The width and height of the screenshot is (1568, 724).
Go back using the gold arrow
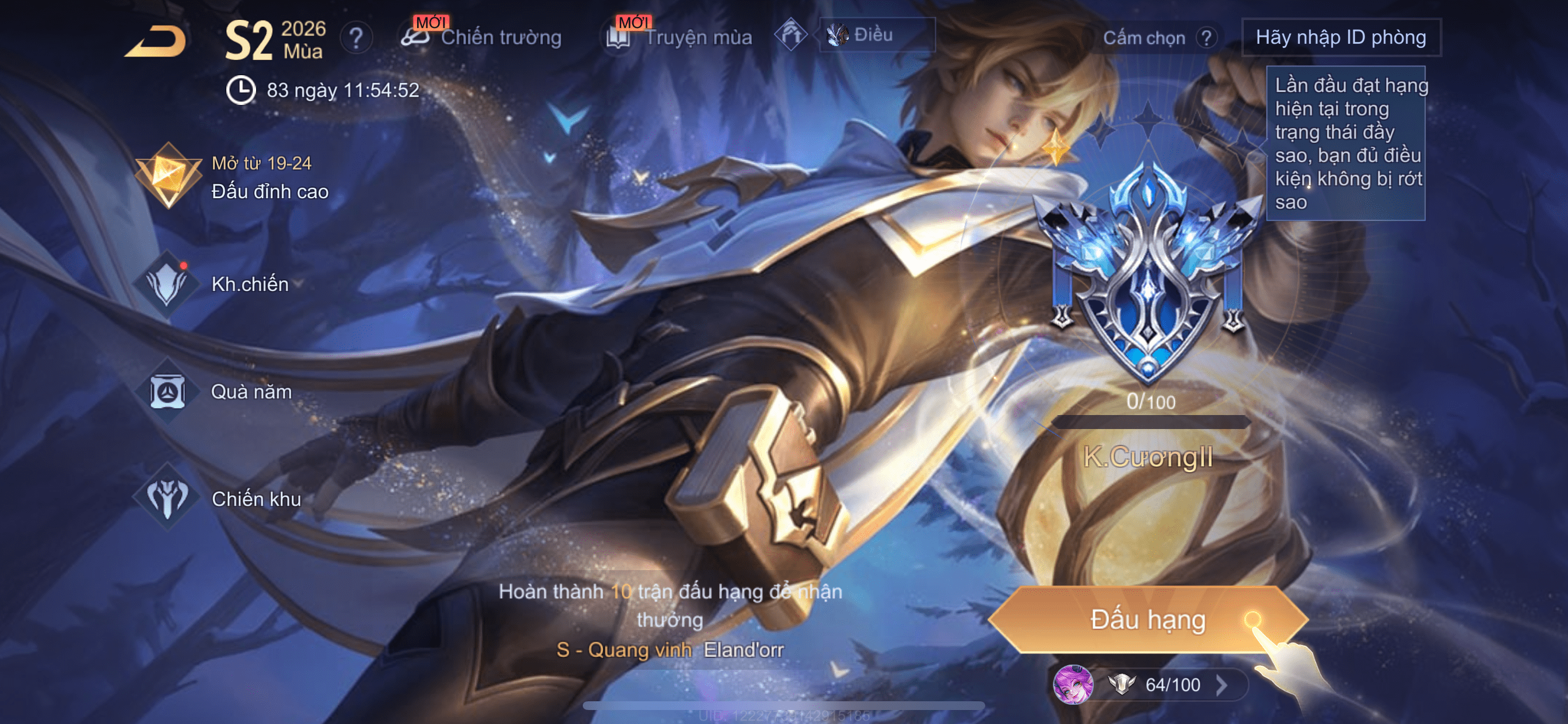click(x=156, y=41)
